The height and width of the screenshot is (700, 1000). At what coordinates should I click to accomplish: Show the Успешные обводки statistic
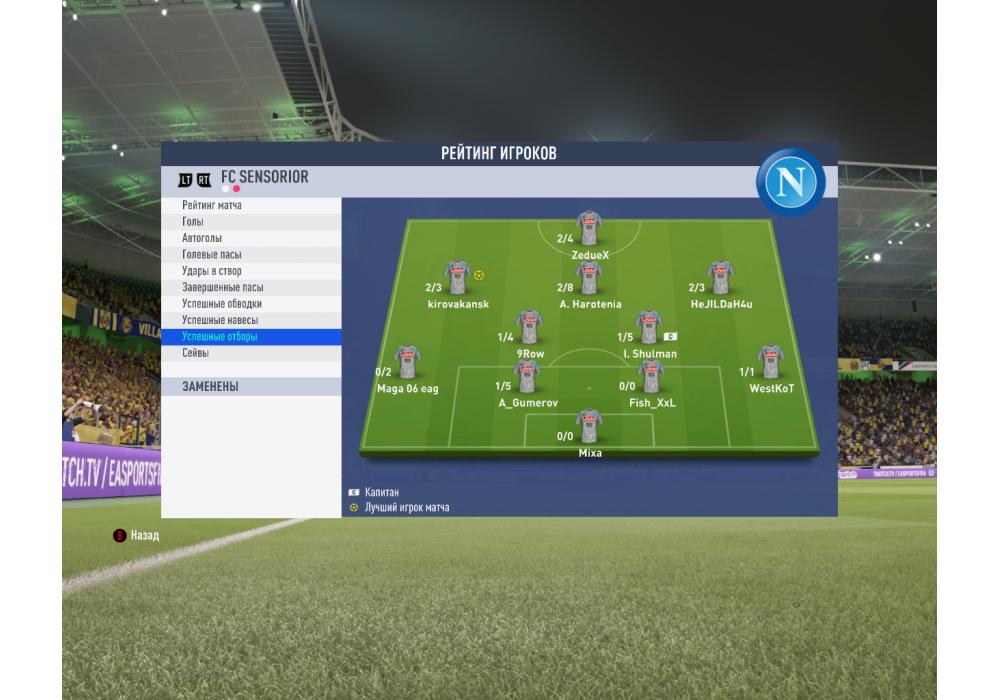click(250, 304)
